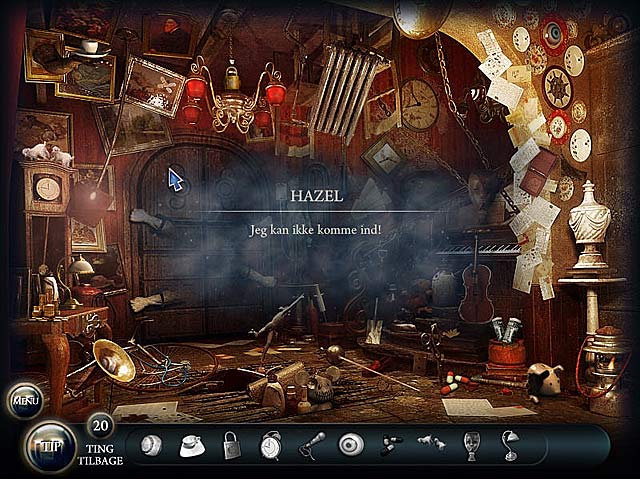Open the Menu button

(24, 401)
